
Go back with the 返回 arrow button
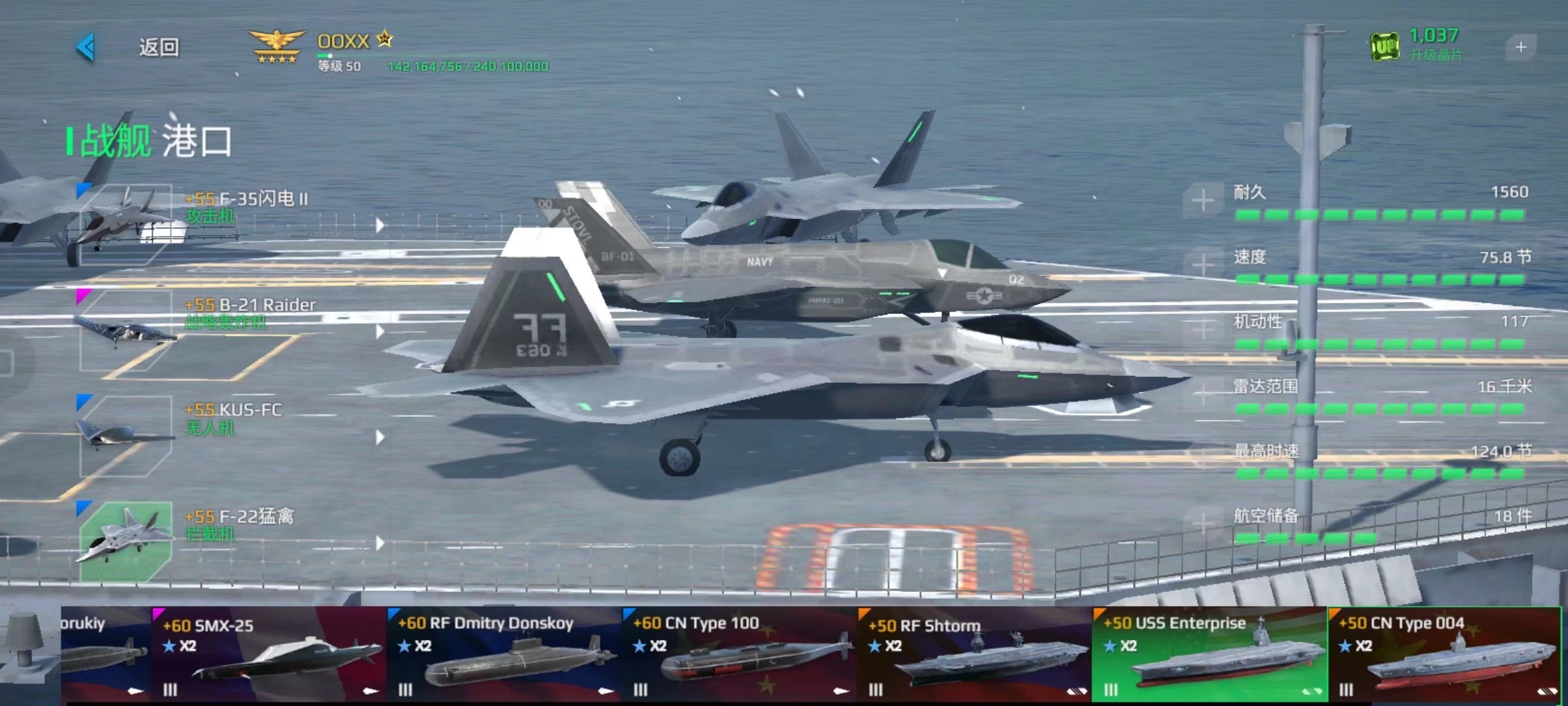87,47
